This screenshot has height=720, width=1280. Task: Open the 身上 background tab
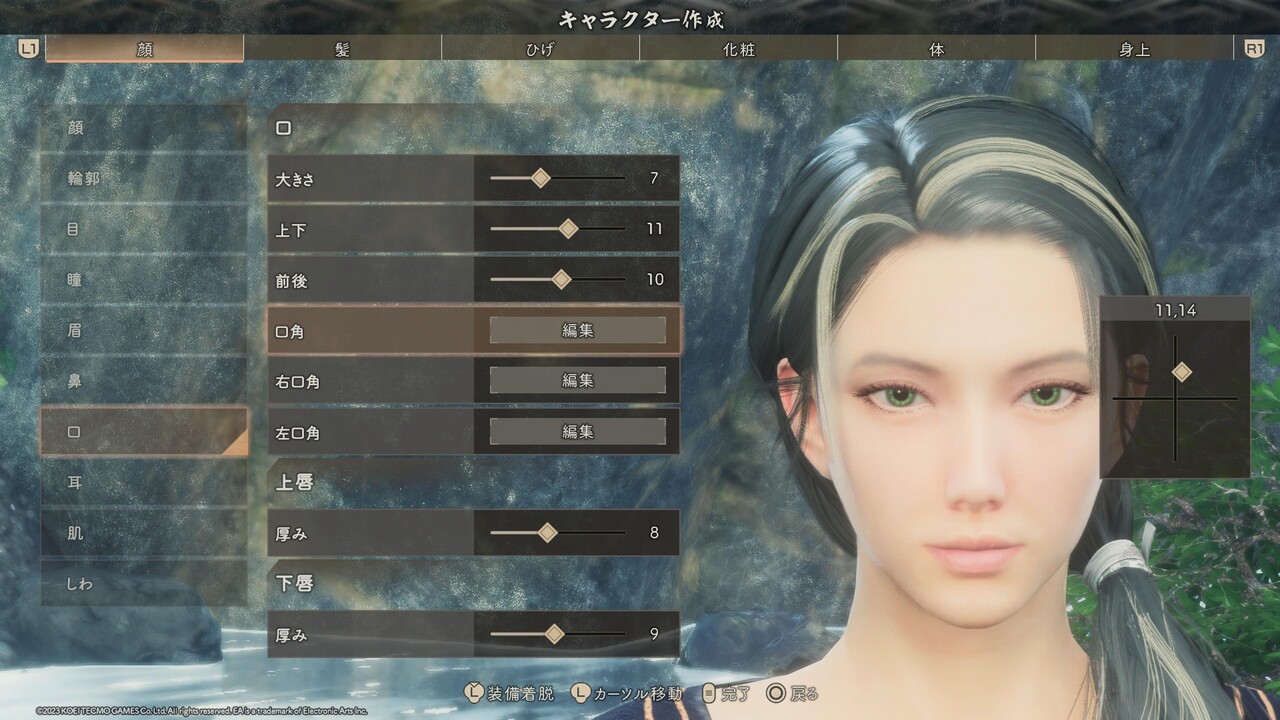1134,49
